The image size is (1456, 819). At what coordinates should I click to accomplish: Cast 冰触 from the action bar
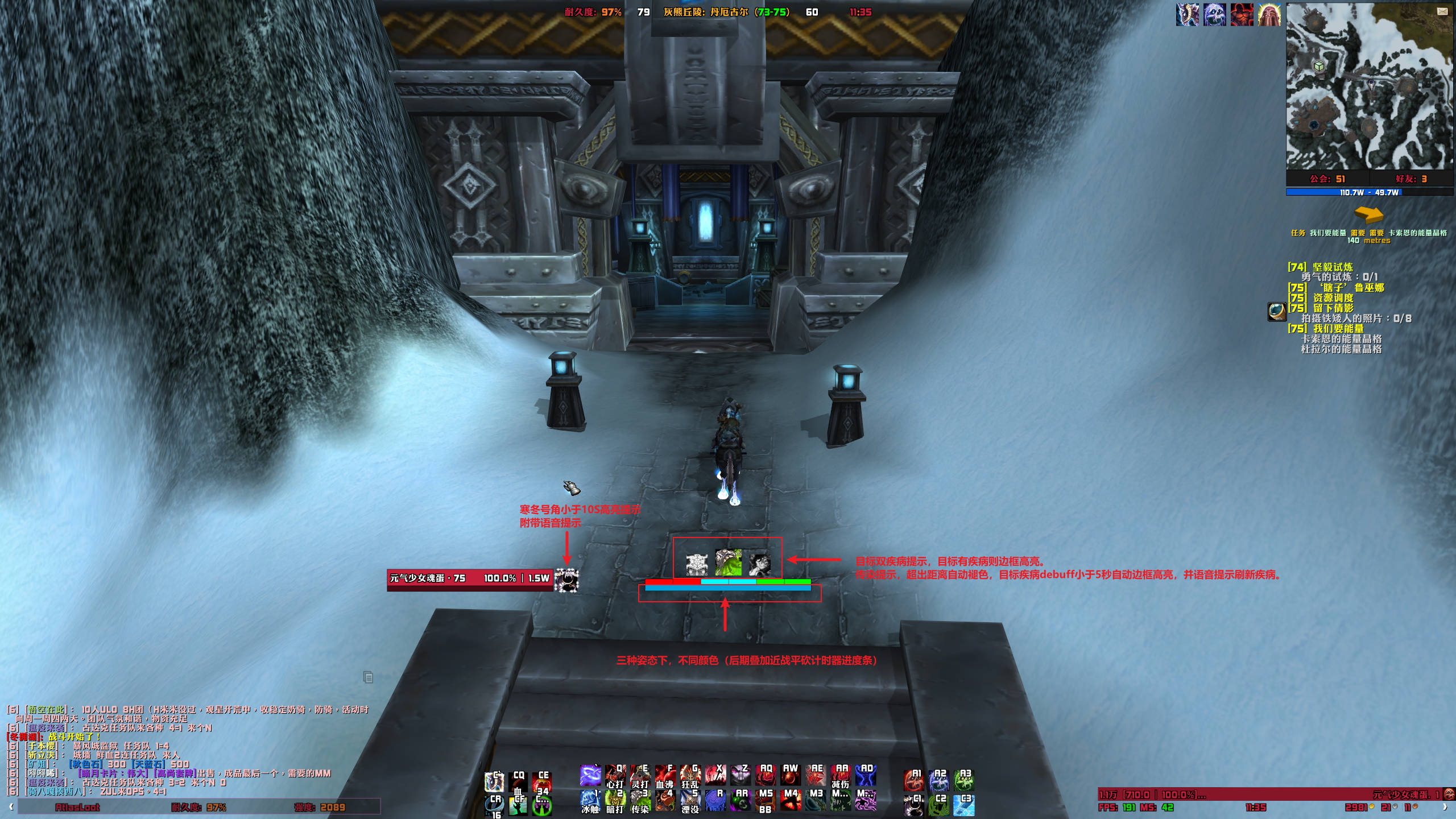pos(590,801)
